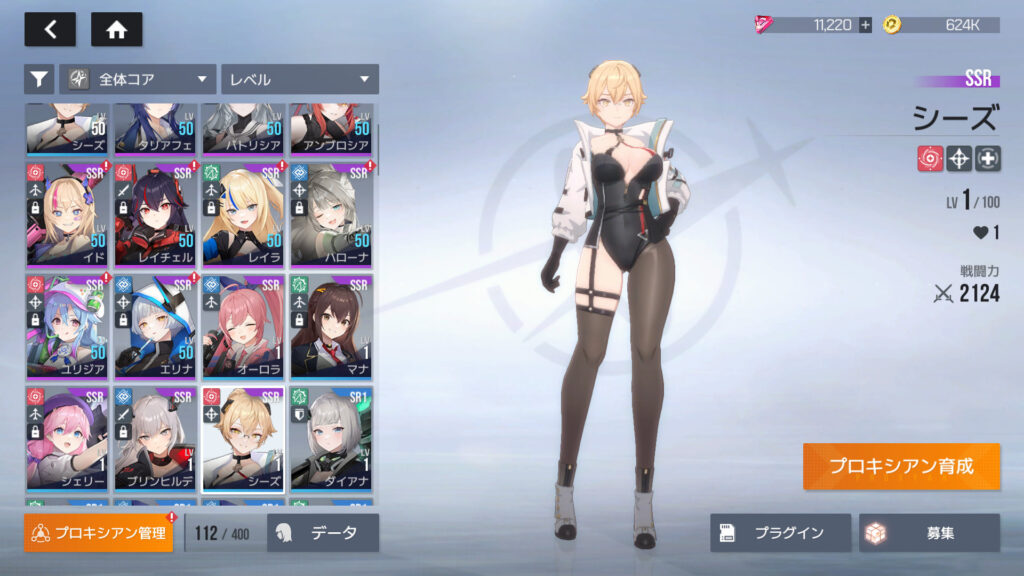Open the character filter funnel
1024x576 pixels.
tap(39, 79)
